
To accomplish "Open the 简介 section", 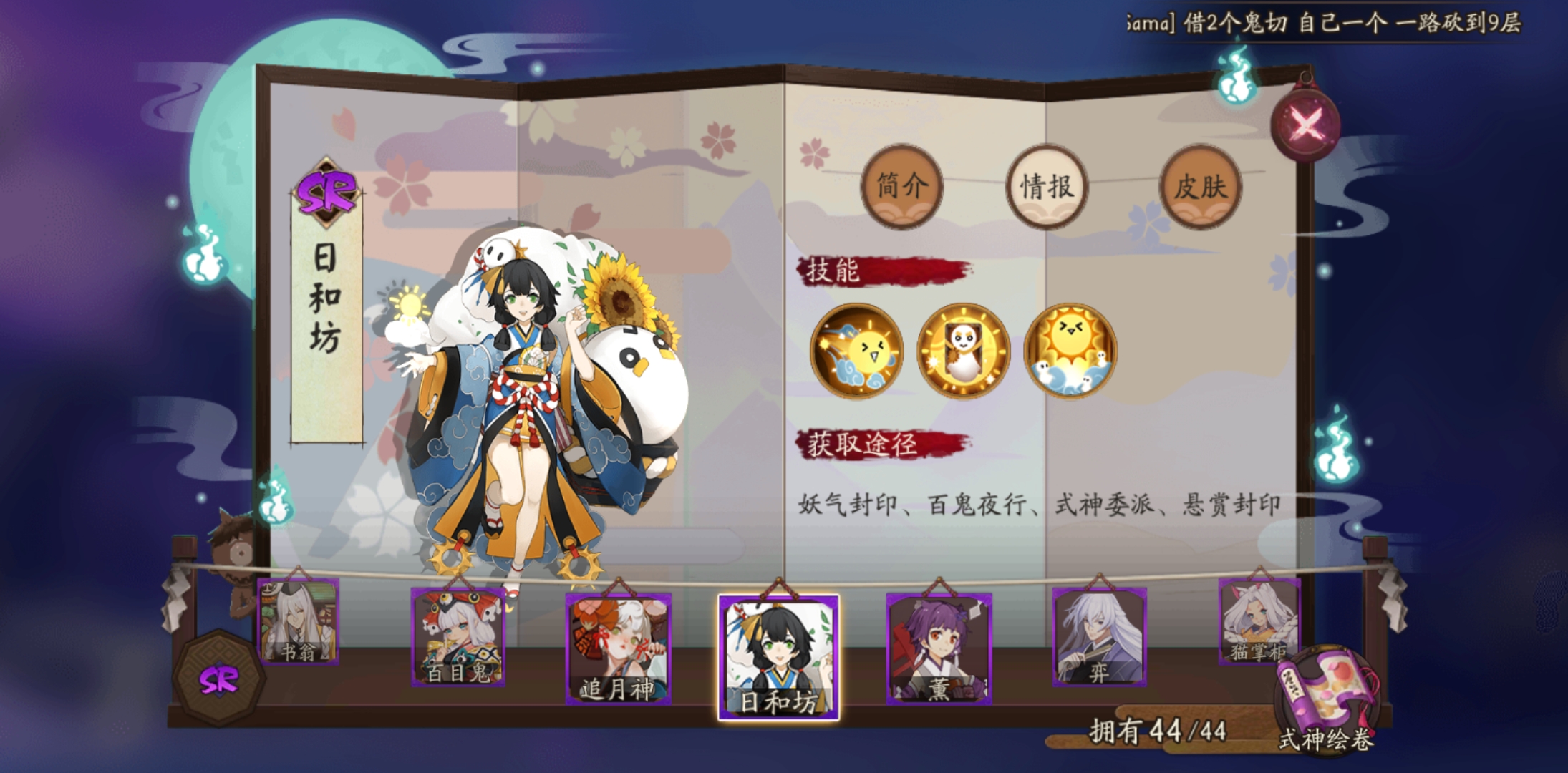I will pos(904,185).
